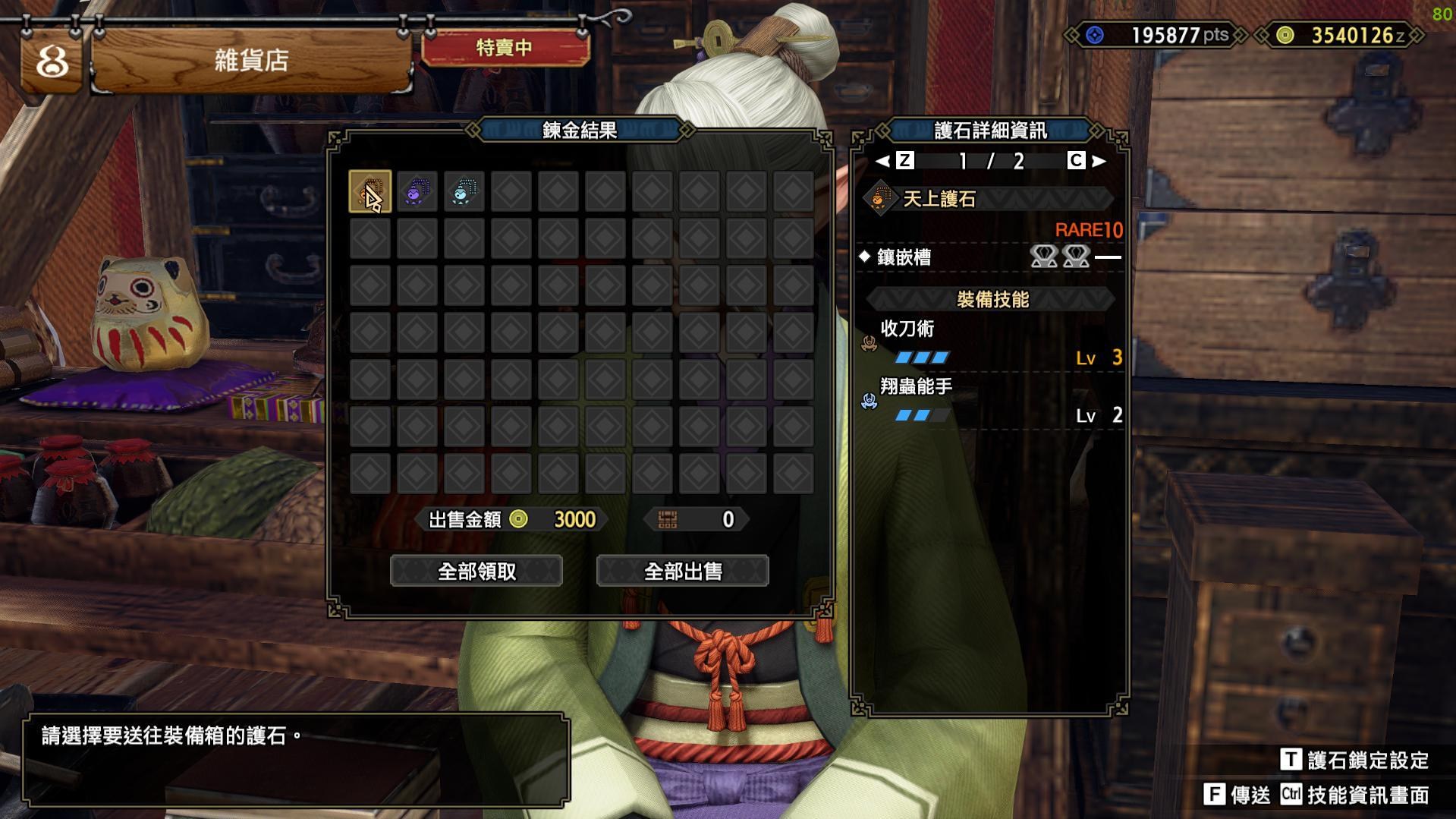Screen dimensions: 1456x819
Task: Switch to the 鍊金結果 panel tab
Action: click(x=580, y=129)
